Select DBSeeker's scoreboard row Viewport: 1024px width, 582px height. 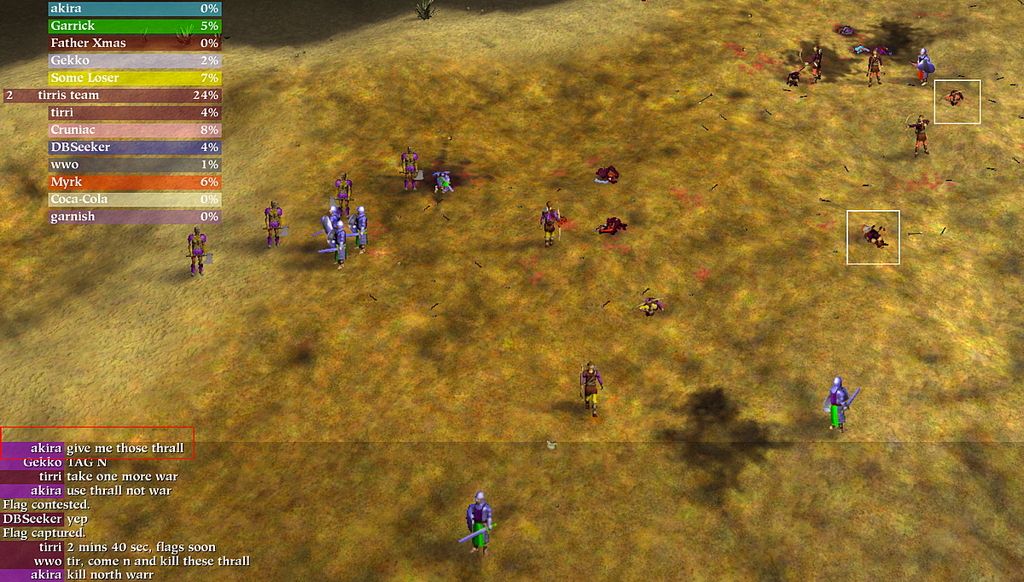point(135,147)
